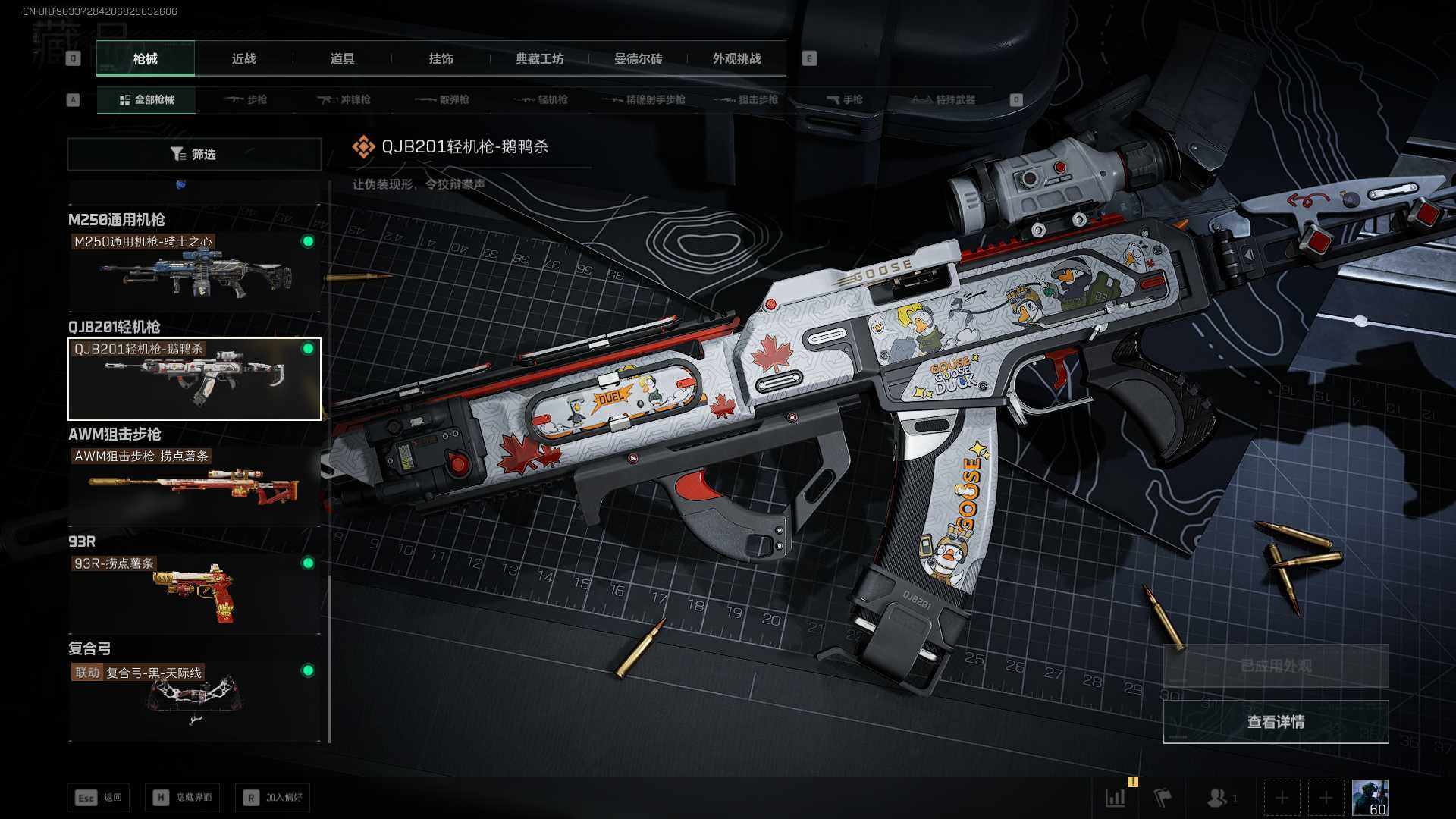Viewport: 1456px width, 819px height.
Task: Click the 查看详情 view details button
Action: [x=1276, y=722]
